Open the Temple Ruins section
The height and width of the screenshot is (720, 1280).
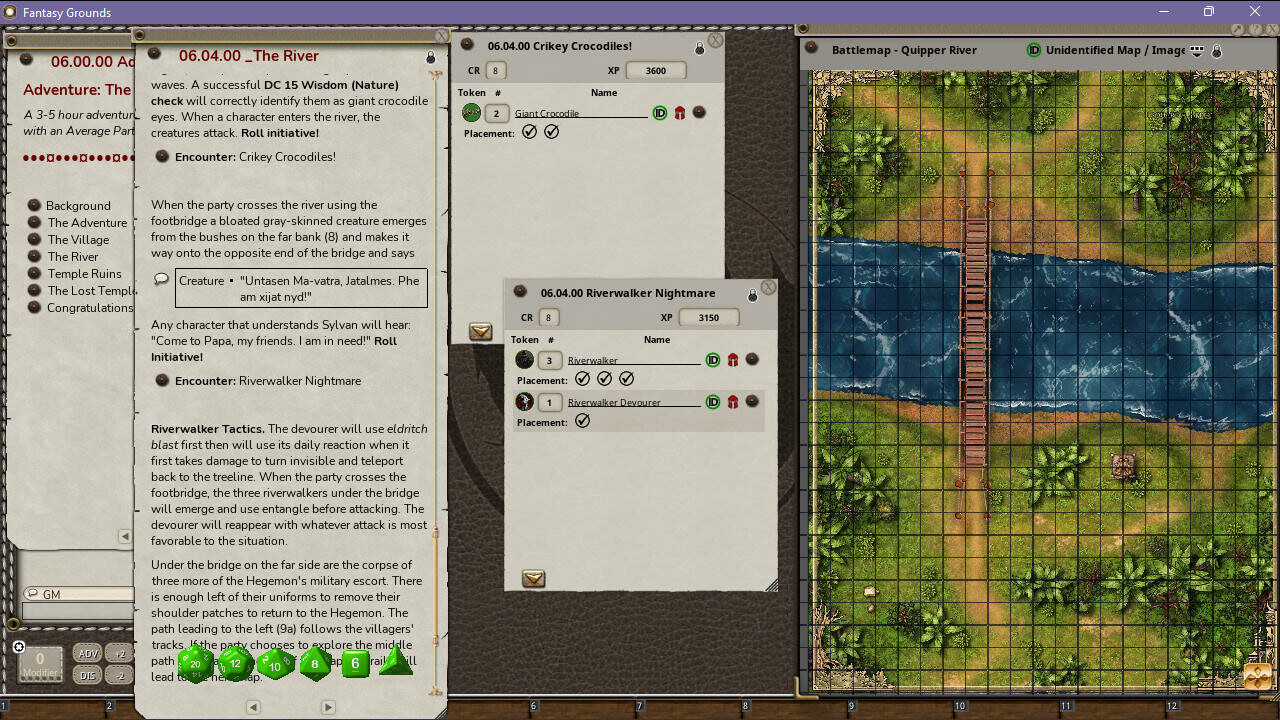84,273
